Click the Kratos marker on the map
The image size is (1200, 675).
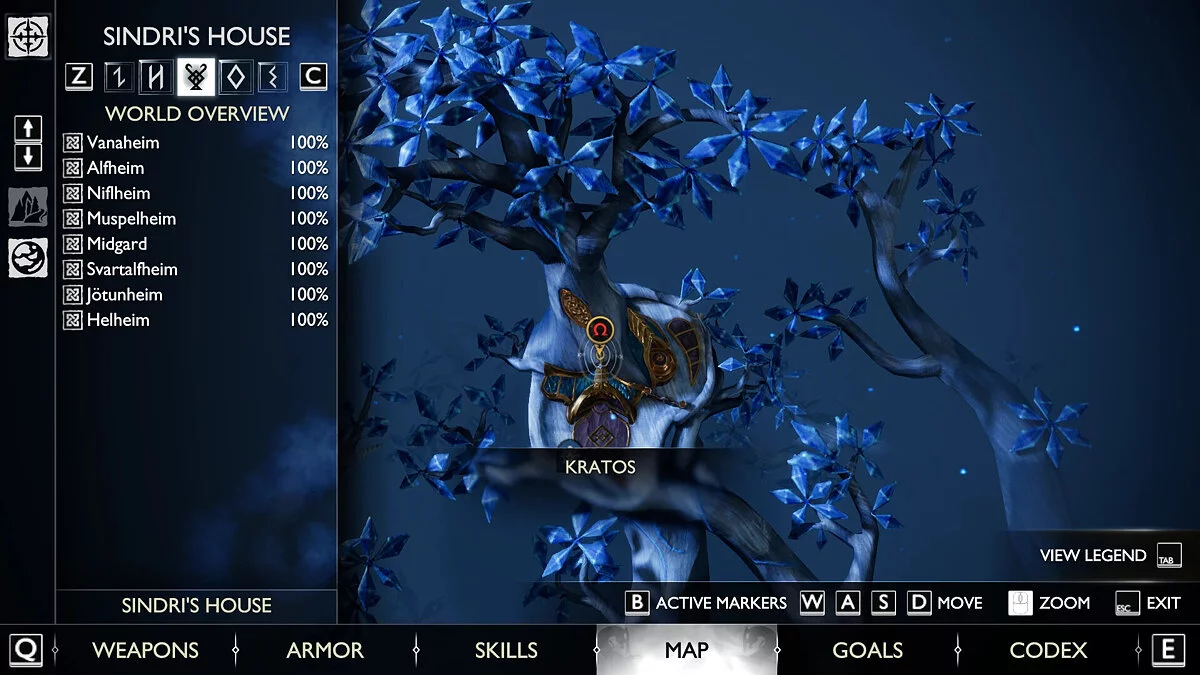point(599,329)
